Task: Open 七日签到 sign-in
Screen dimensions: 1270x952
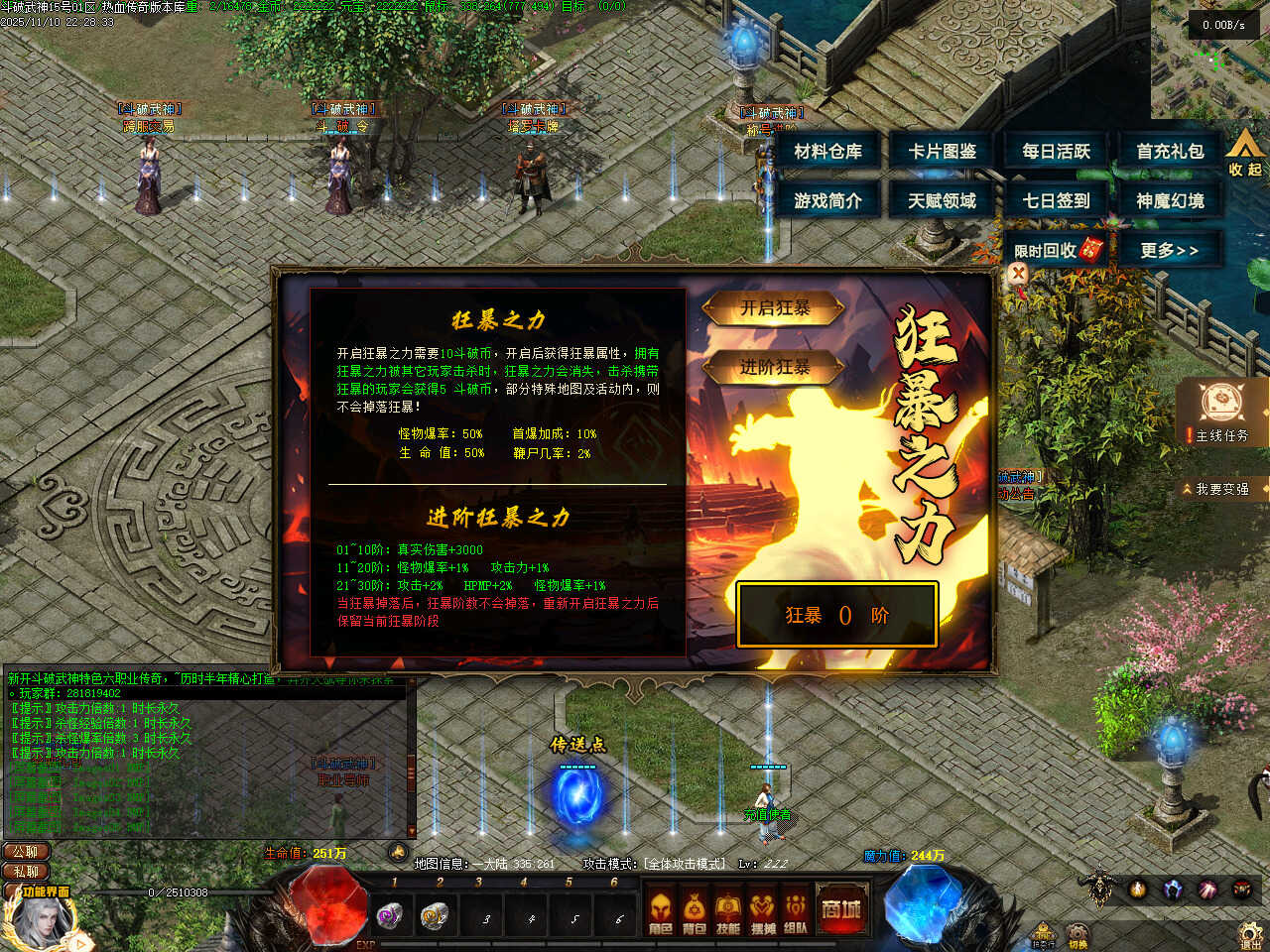Action: [x=1057, y=201]
